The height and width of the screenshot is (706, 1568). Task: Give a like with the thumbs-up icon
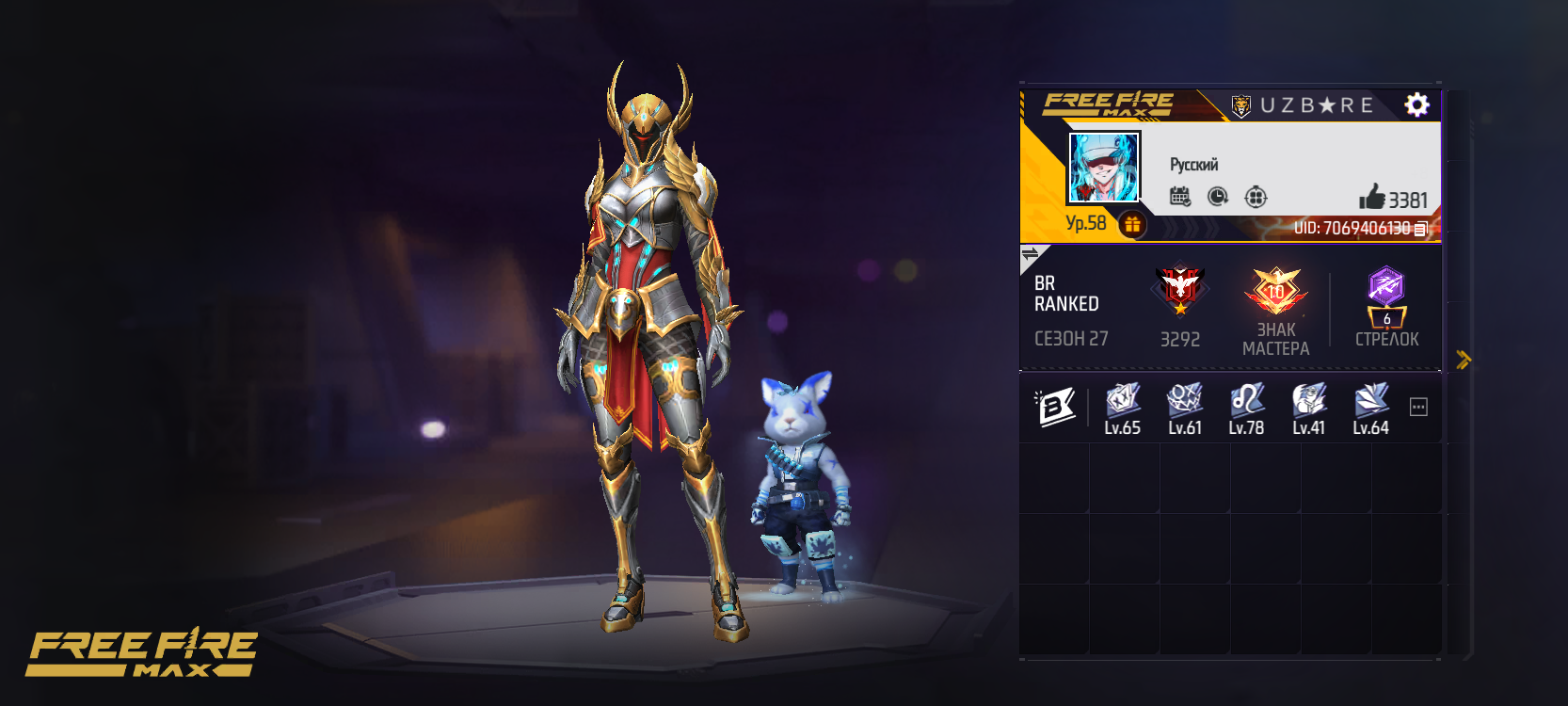[1372, 197]
